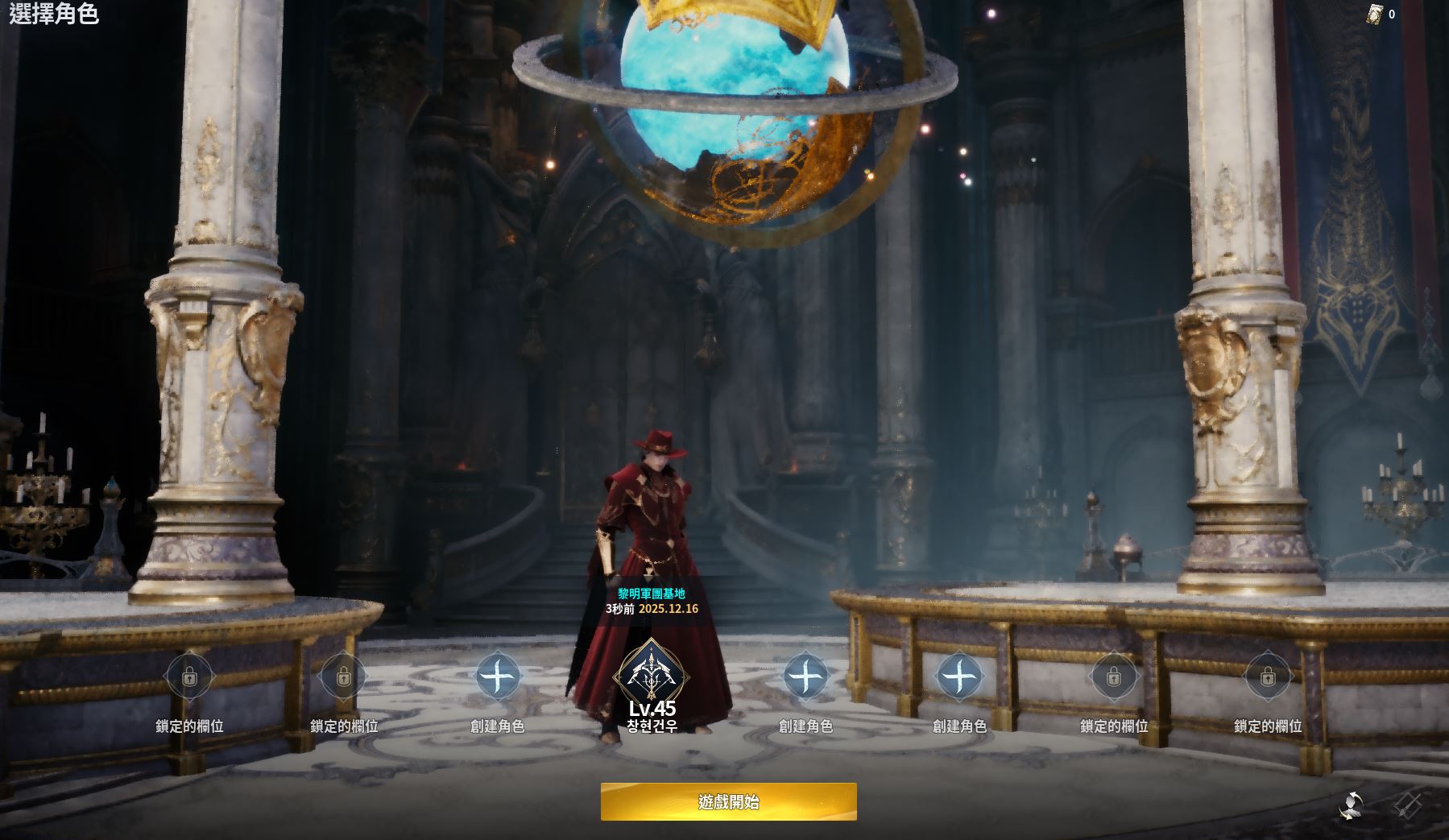Open the character swap arrows icon
The image size is (1449, 840).
point(1351,804)
